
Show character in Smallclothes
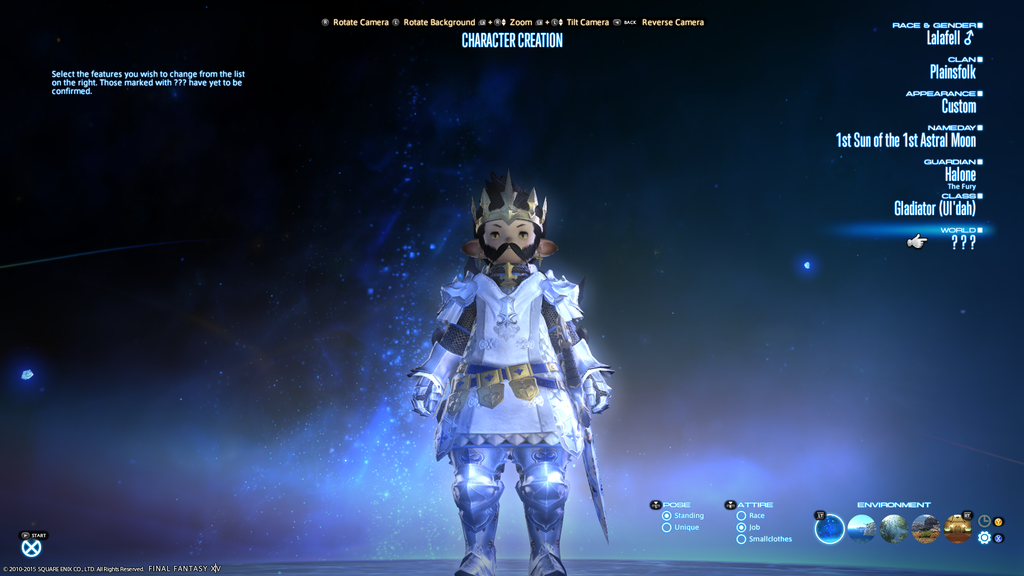(x=741, y=540)
